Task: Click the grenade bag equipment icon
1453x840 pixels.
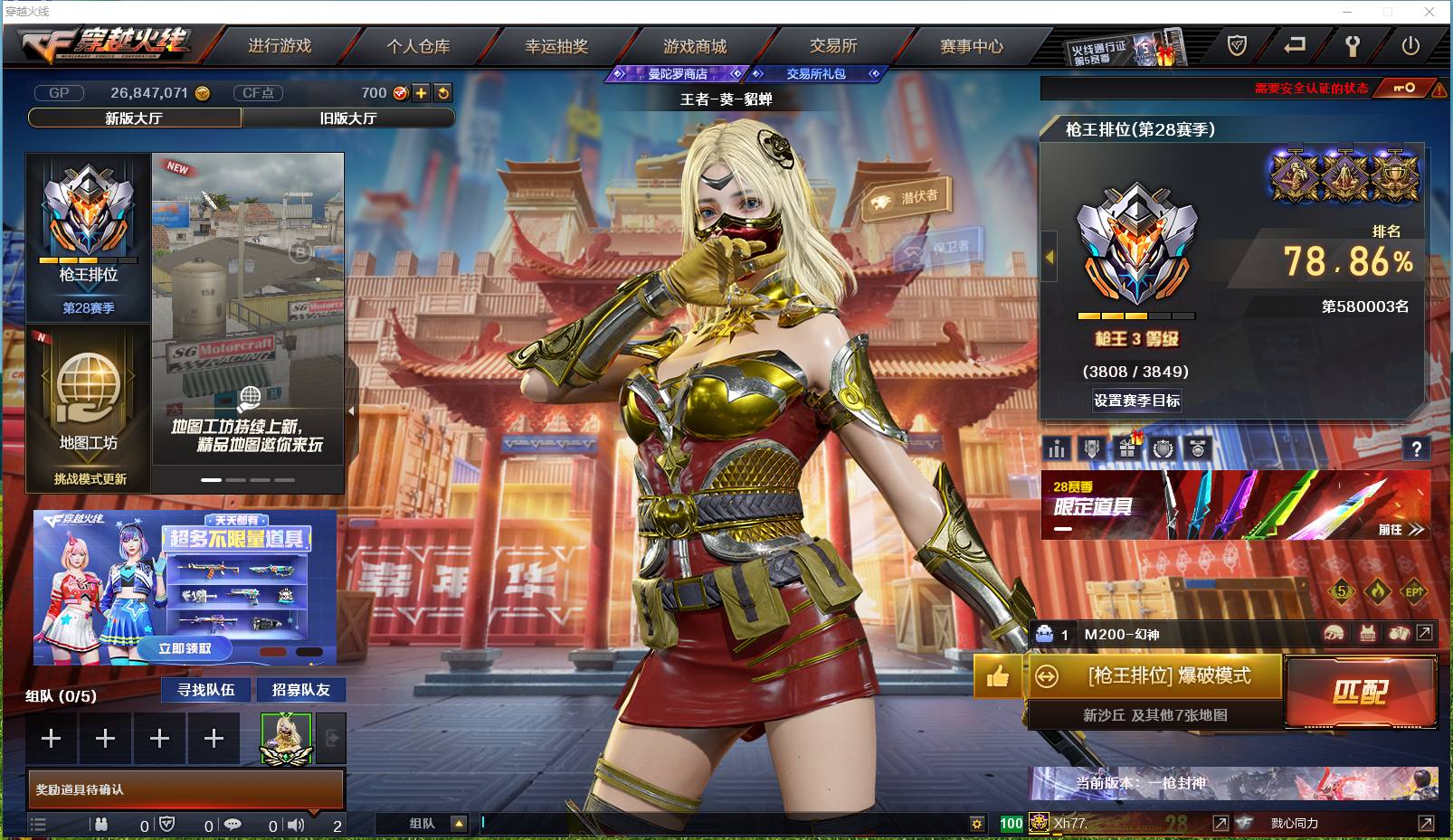Action: (1399, 633)
